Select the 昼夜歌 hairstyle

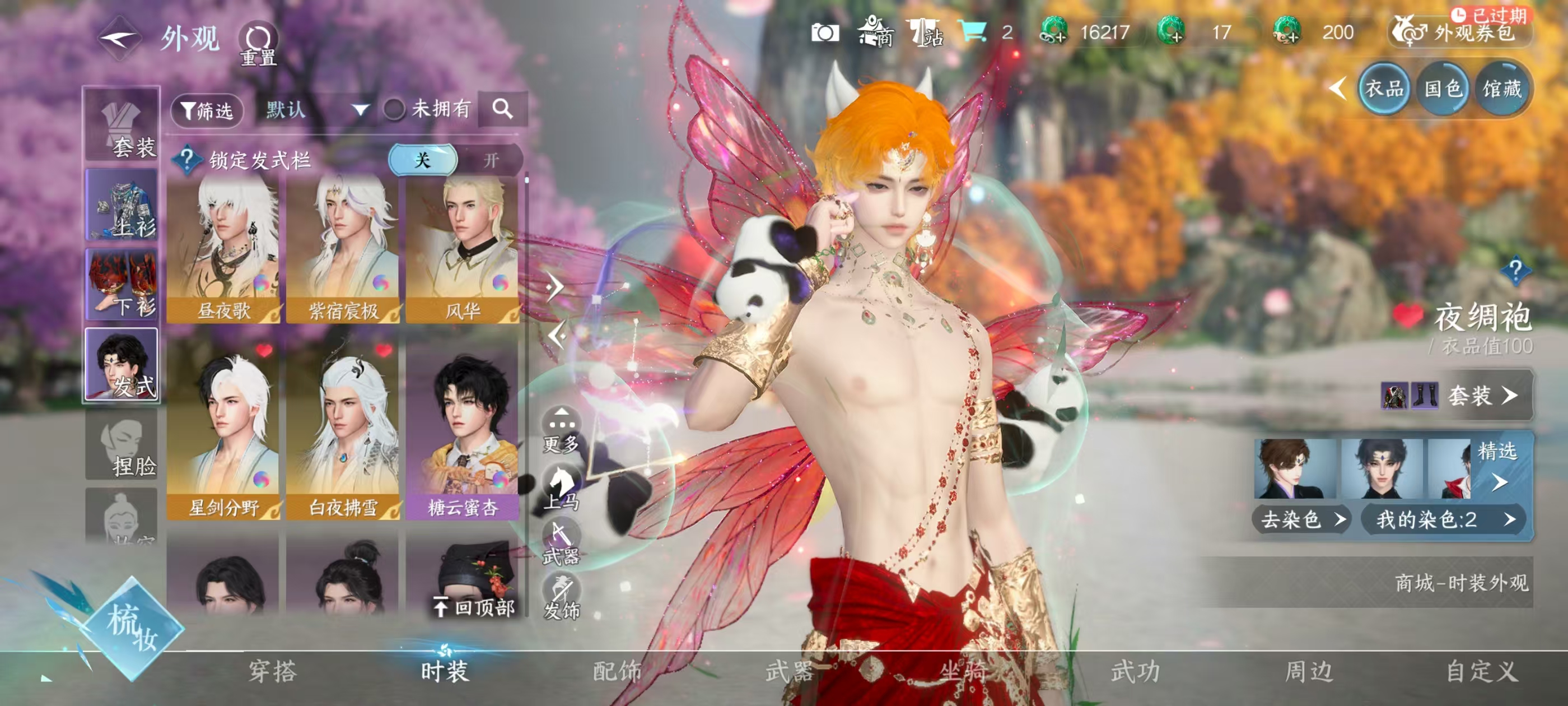coord(223,250)
